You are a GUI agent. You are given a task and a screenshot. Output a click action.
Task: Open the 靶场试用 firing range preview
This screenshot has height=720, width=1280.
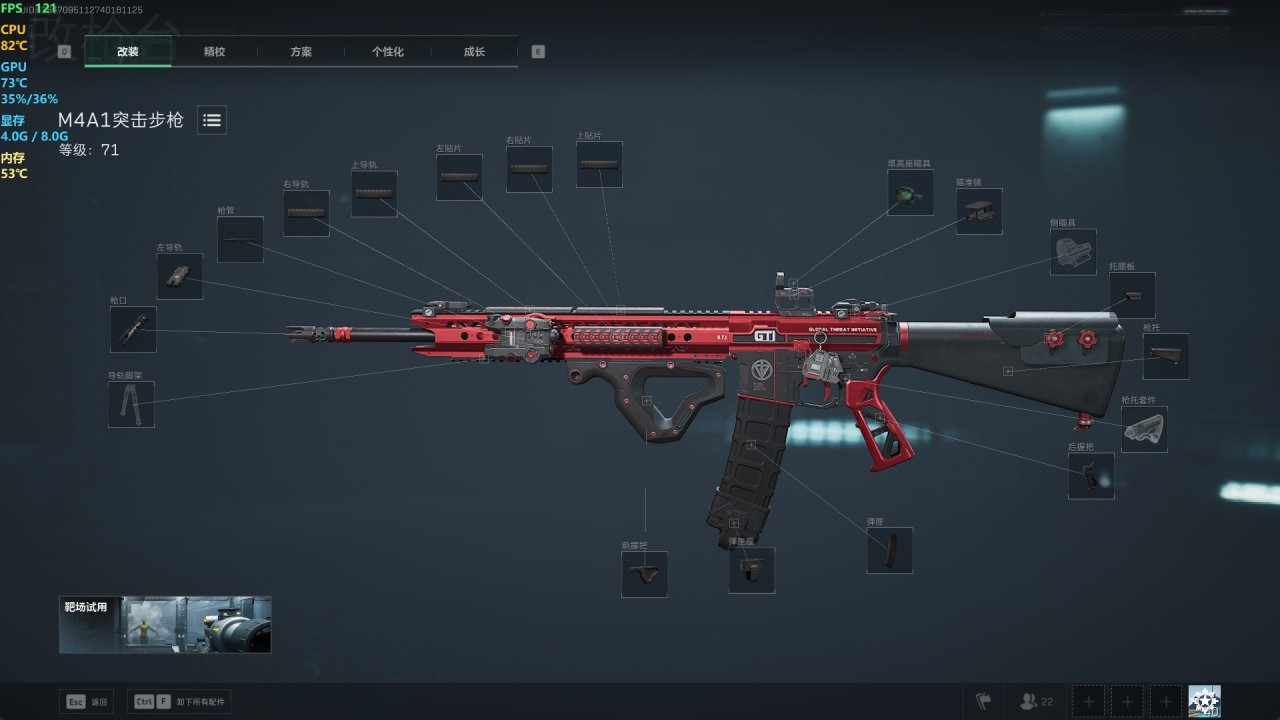(x=165, y=625)
